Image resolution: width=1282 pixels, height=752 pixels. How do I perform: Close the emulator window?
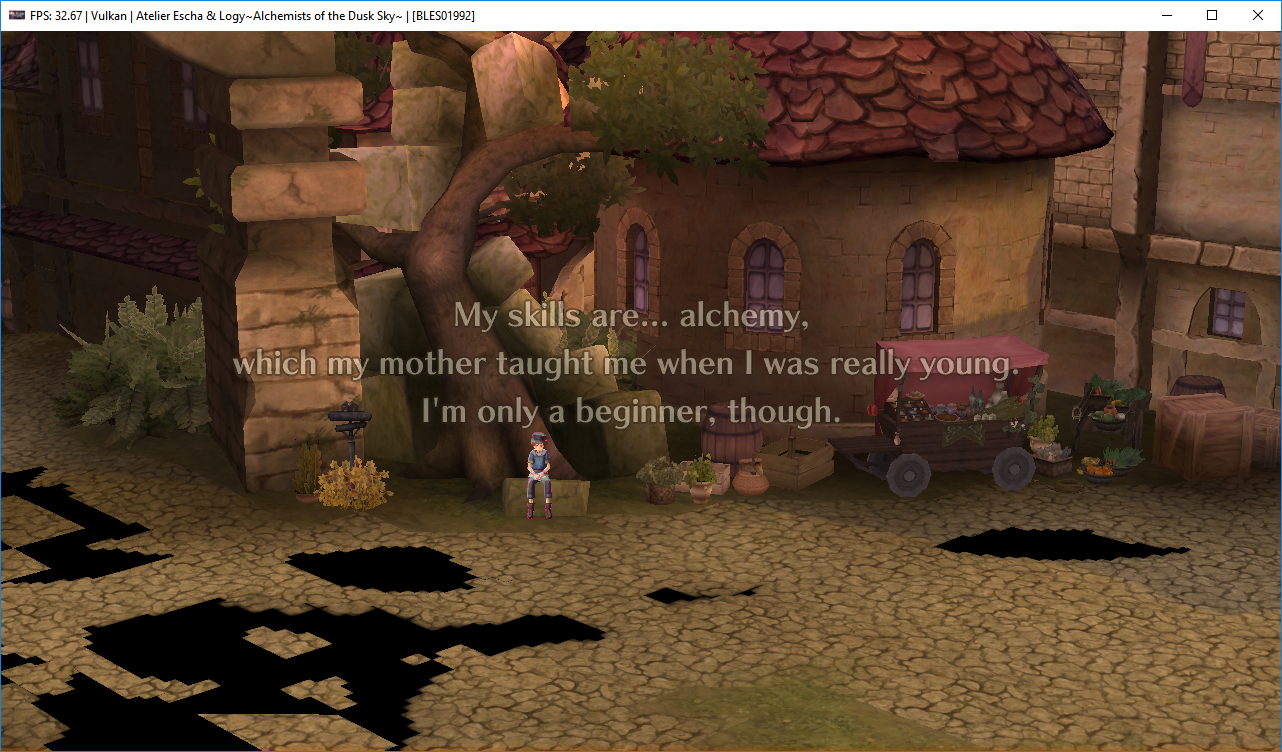[1257, 15]
